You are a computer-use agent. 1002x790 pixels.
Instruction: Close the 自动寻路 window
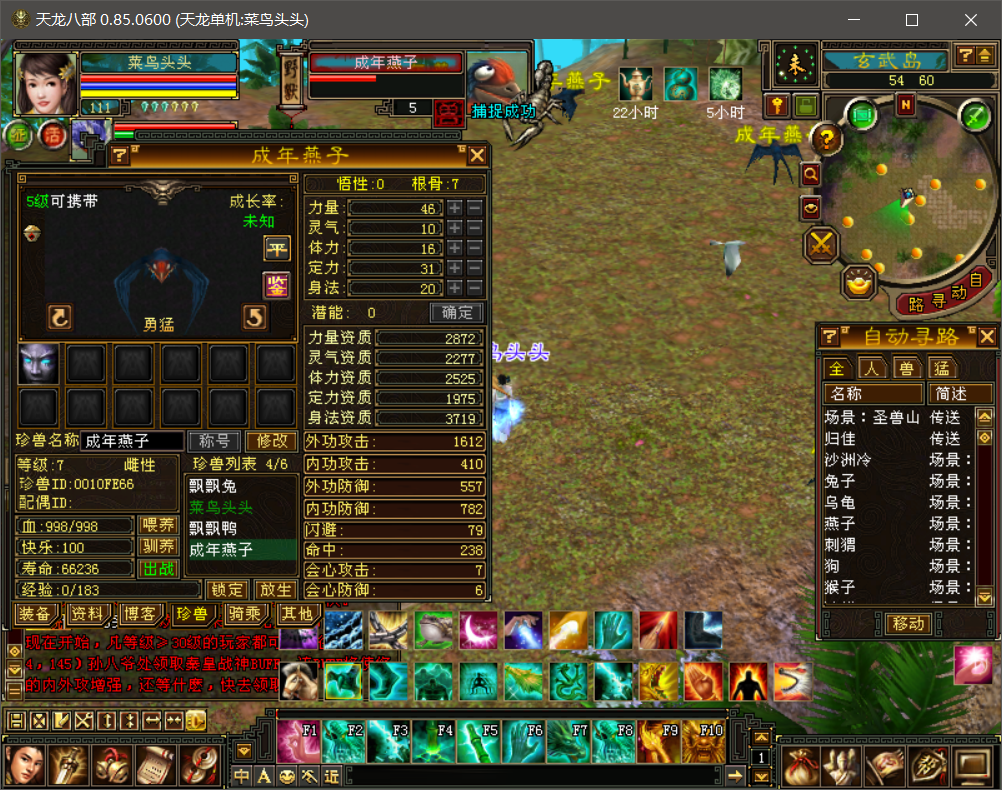(987, 337)
